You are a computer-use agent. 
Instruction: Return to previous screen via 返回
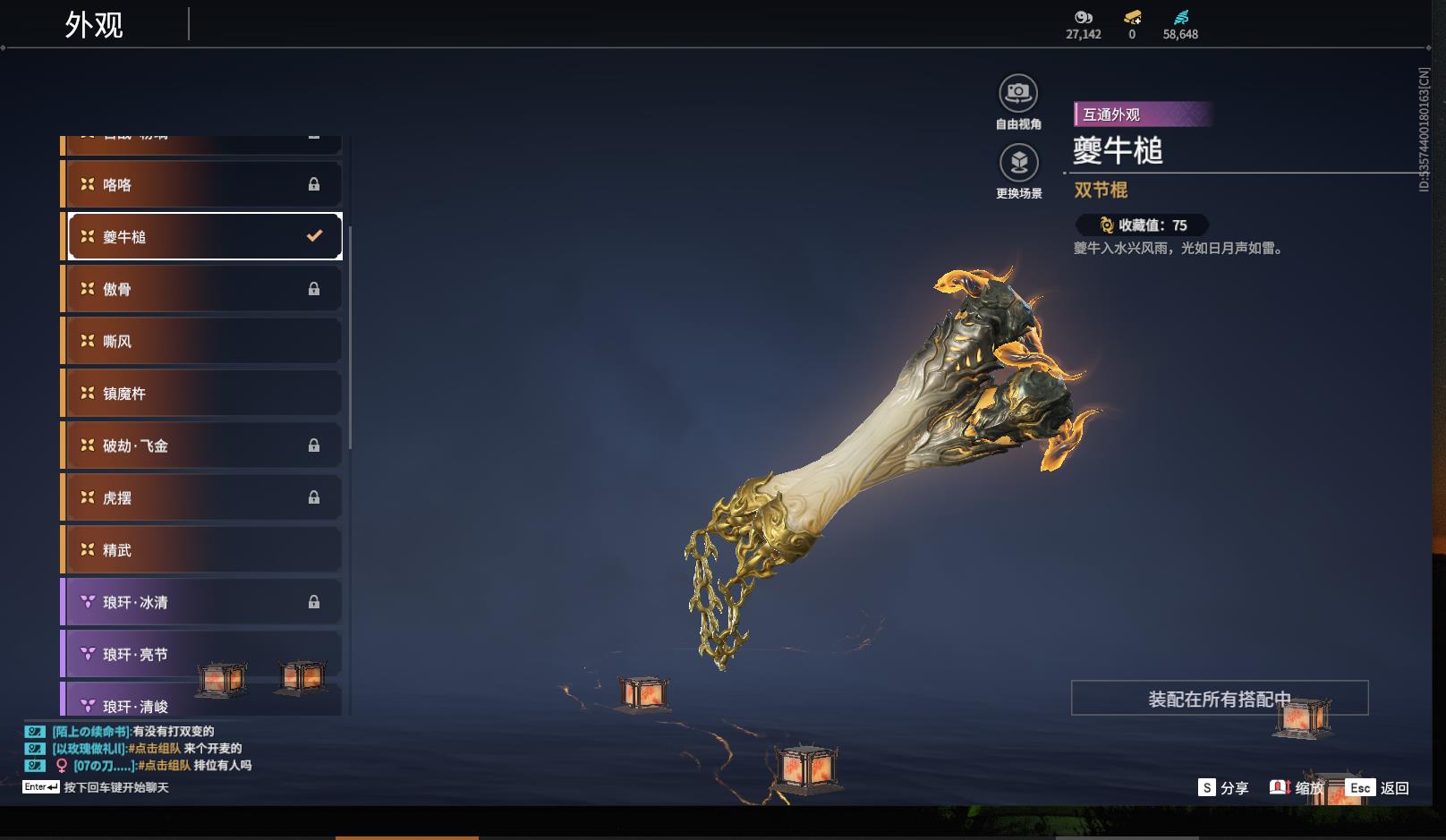pyautogui.click(x=1377, y=787)
